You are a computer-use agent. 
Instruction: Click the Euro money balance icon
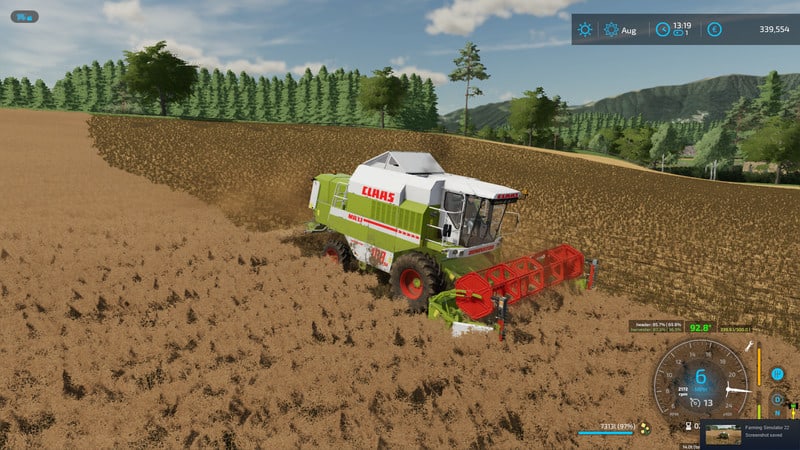[714, 30]
